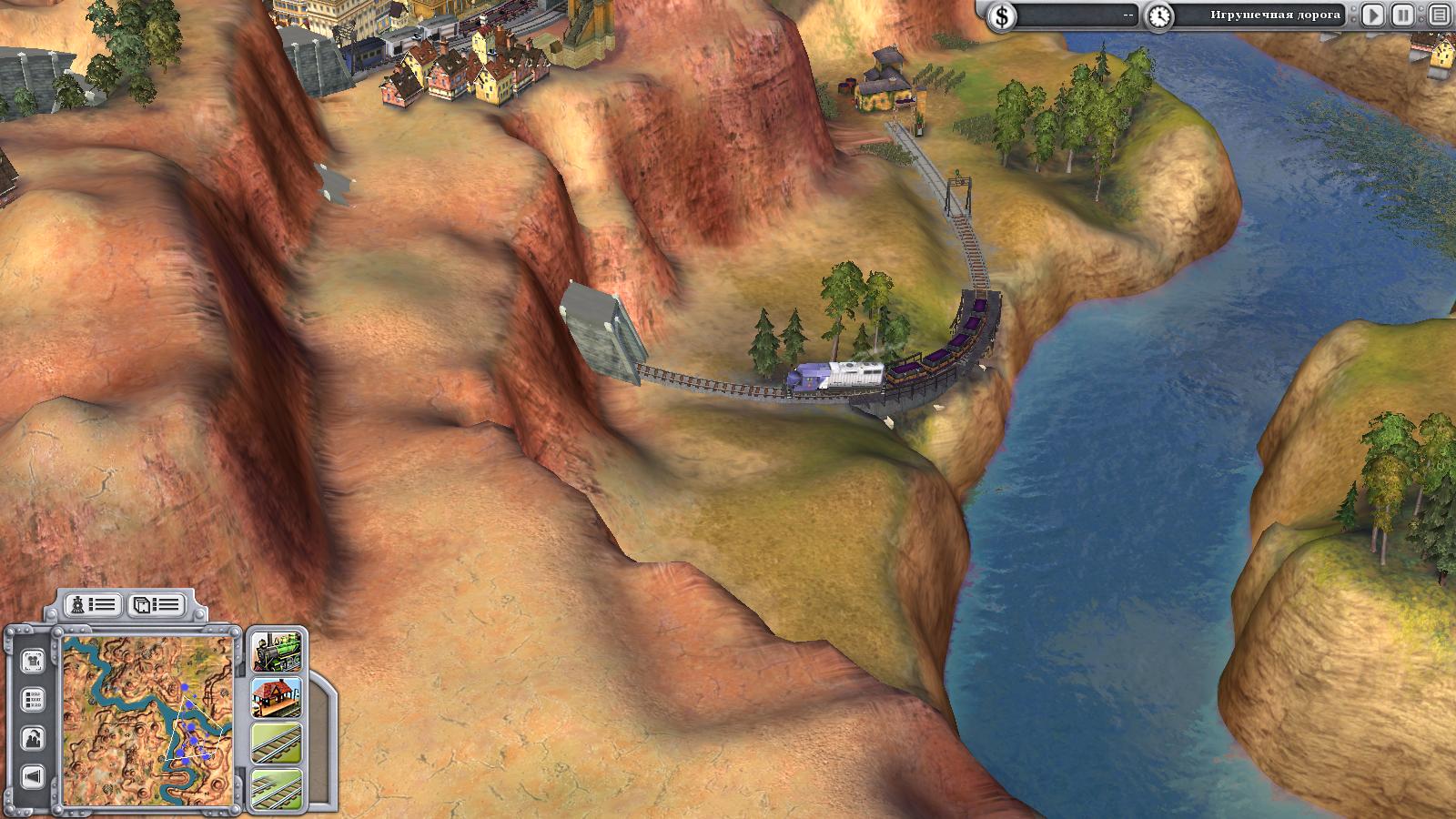The height and width of the screenshot is (819, 1456).
Task: Open the cargo list panel
Action: tap(155, 604)
